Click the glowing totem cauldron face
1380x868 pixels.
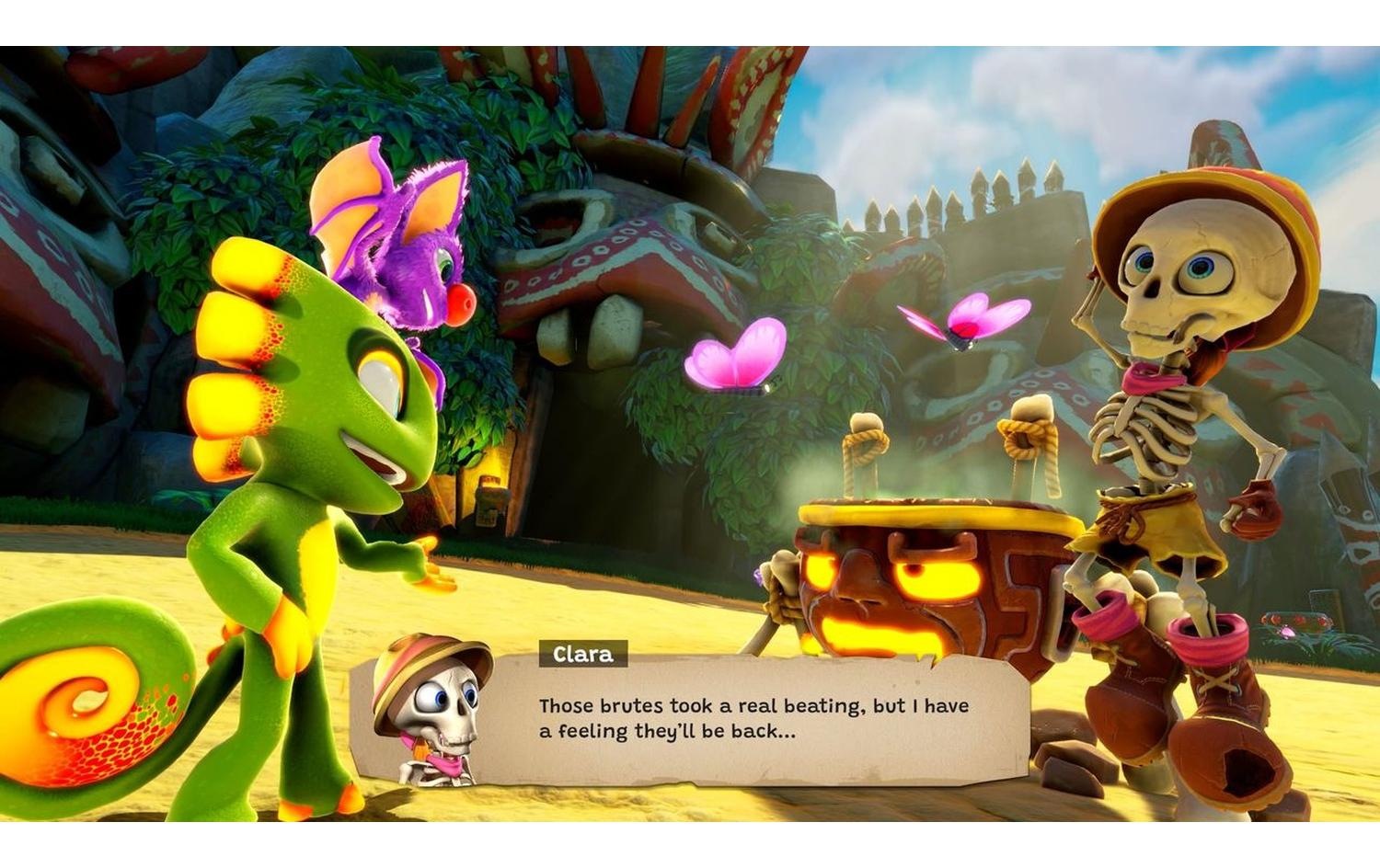883,579
